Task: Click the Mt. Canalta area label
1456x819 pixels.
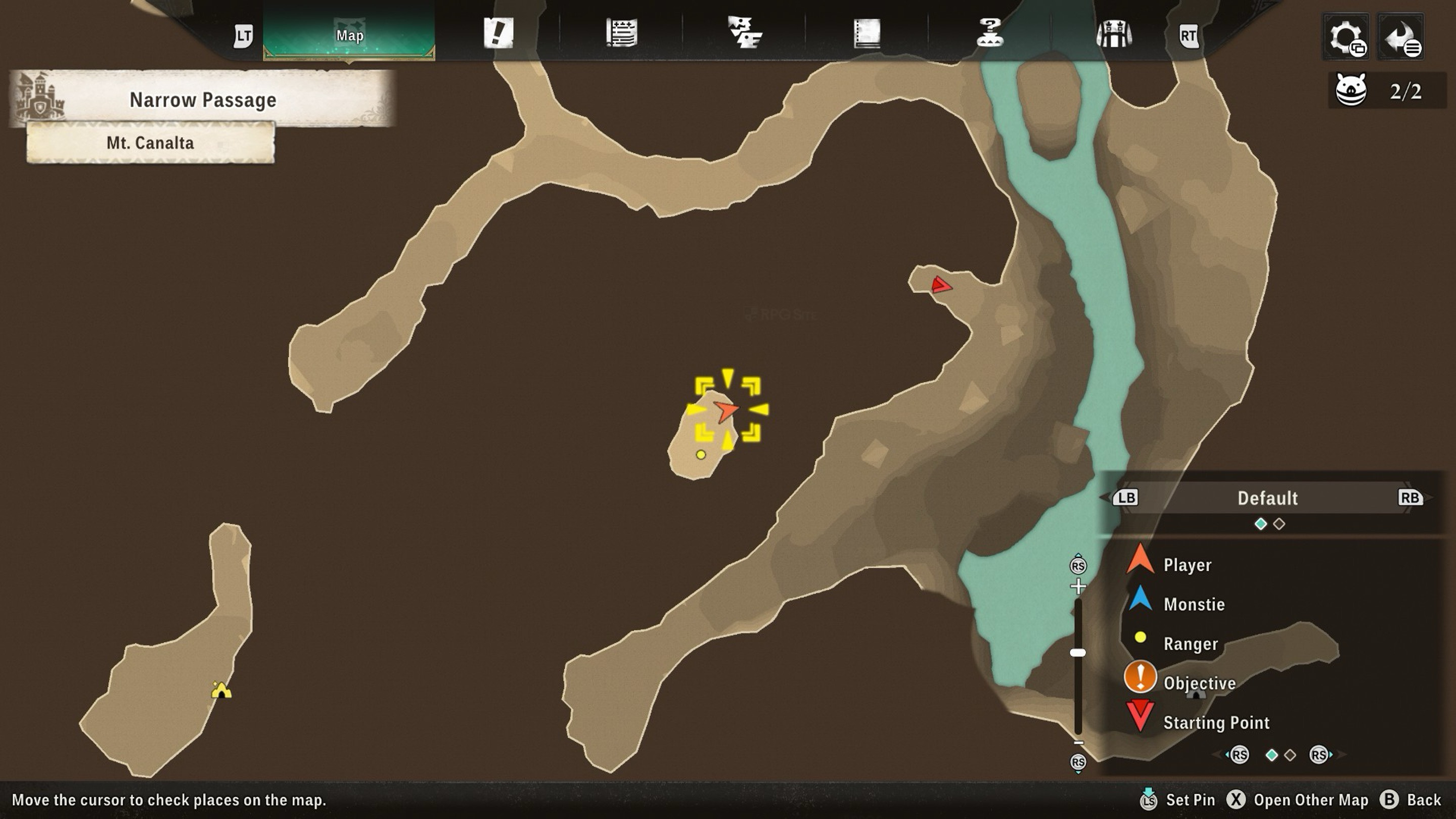Action: pyautogui.click(x=150, y=143)
